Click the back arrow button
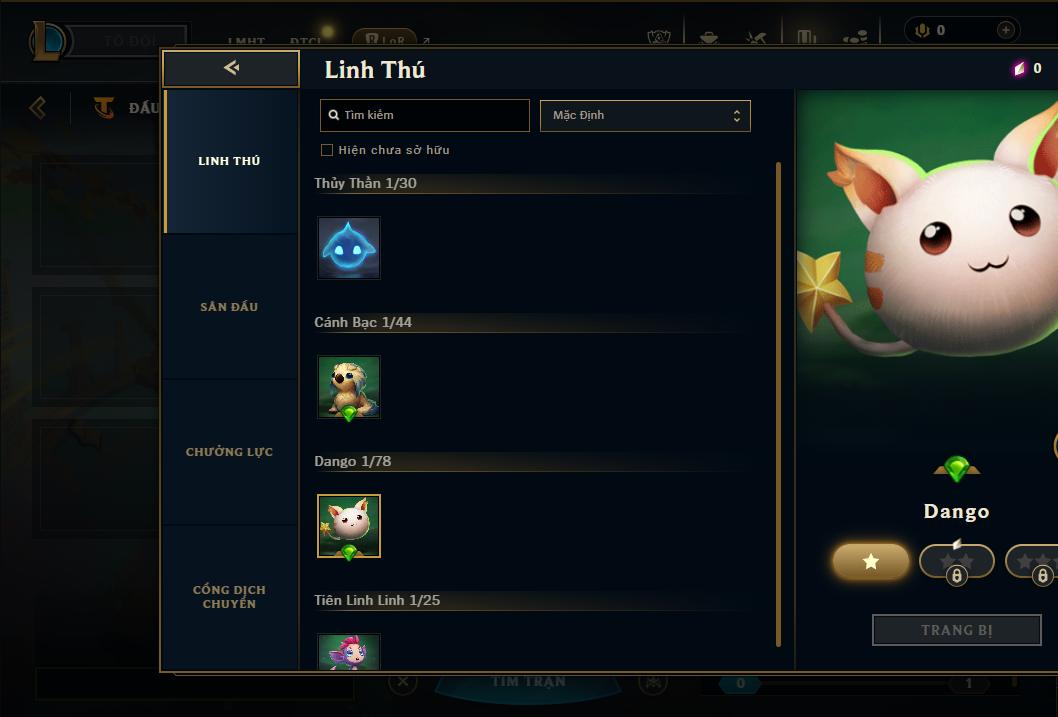The width and height of the screenshot is (1058, 717). (x=231, y=68)
